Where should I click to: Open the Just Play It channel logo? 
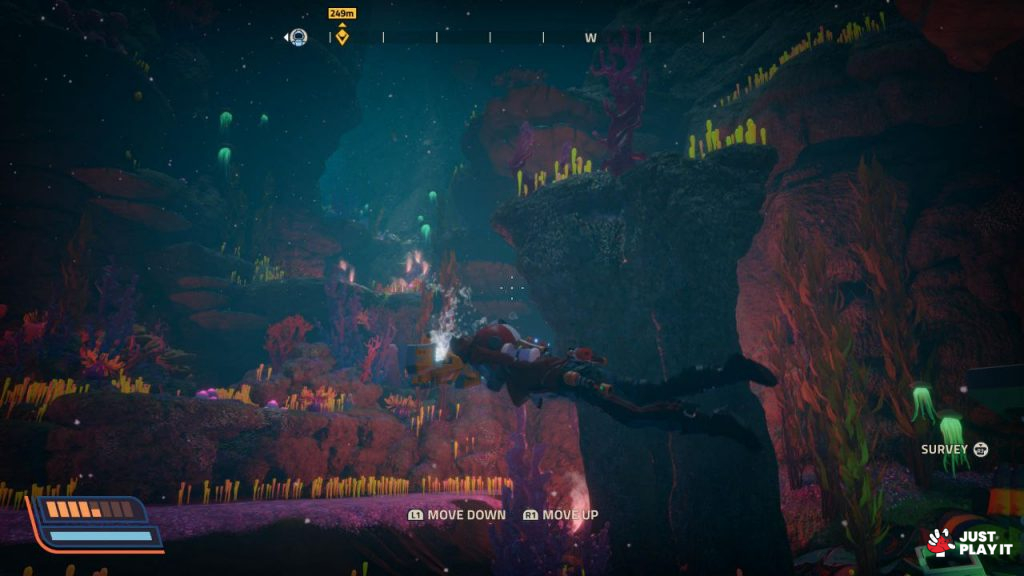968,542
